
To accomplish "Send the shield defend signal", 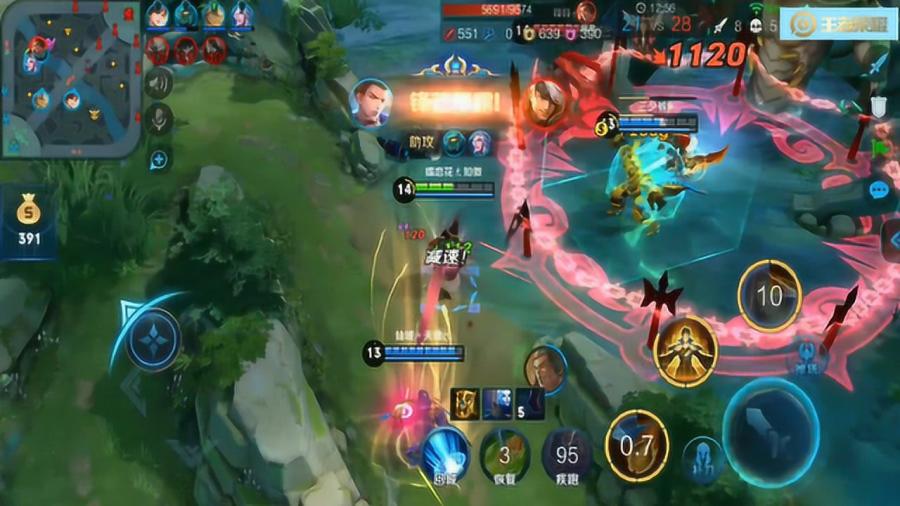I will pos(877,106).
